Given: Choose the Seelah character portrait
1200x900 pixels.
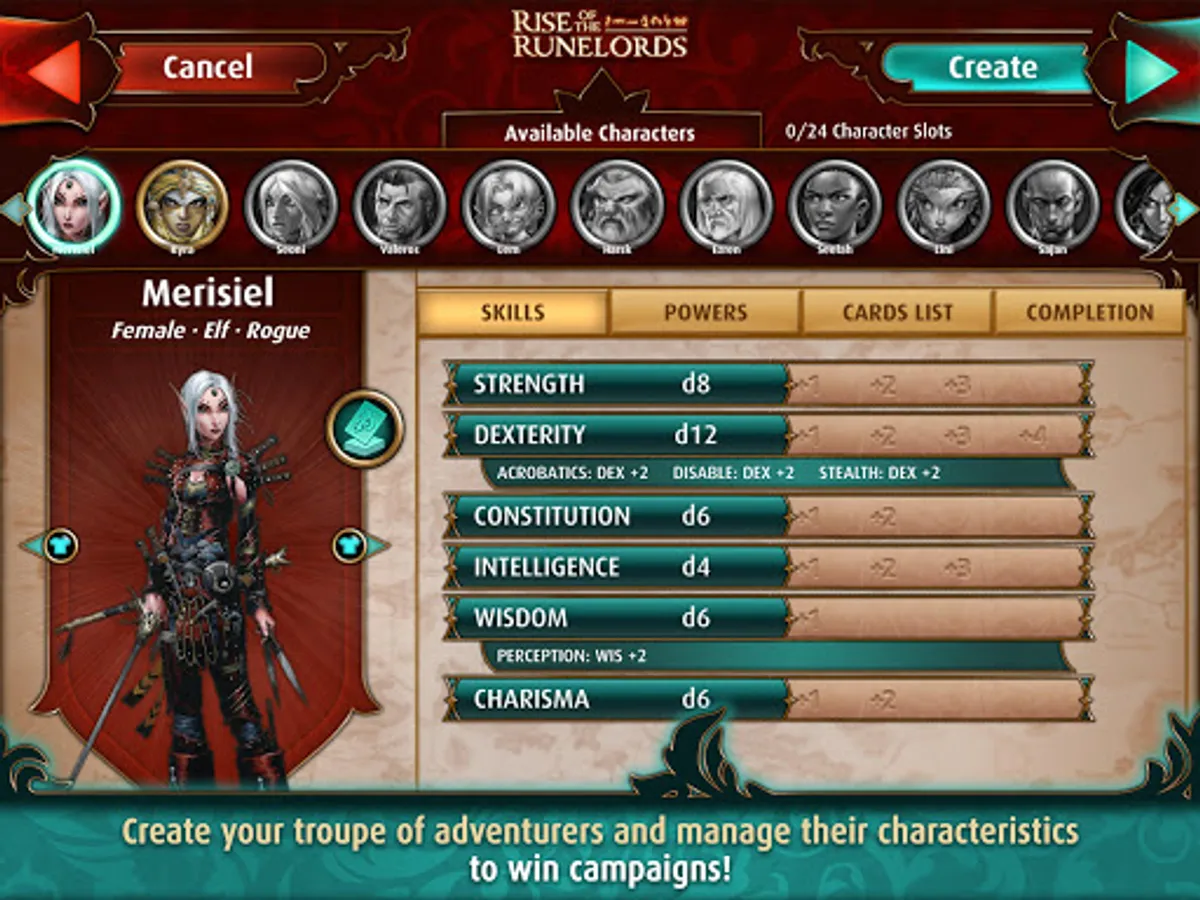Looking at the screenshot, I should (x=835, y=207).
